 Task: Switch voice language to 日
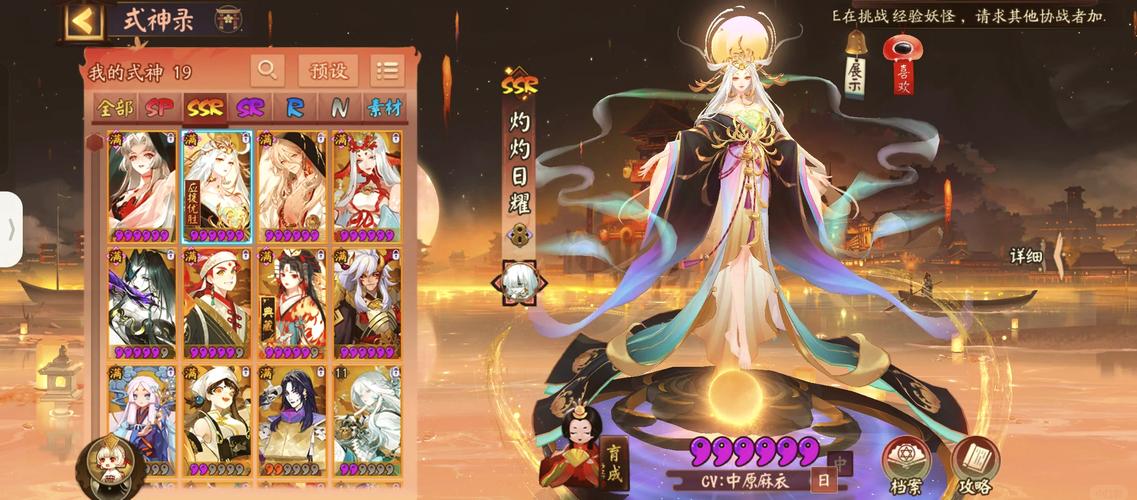(823, 480)
